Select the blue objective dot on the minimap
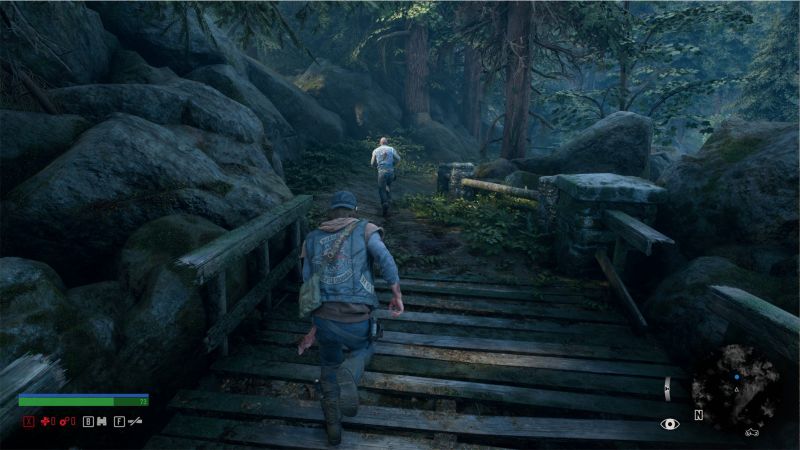Image resolution: width=800 pixels, height=450 pixels. [736, 379]
